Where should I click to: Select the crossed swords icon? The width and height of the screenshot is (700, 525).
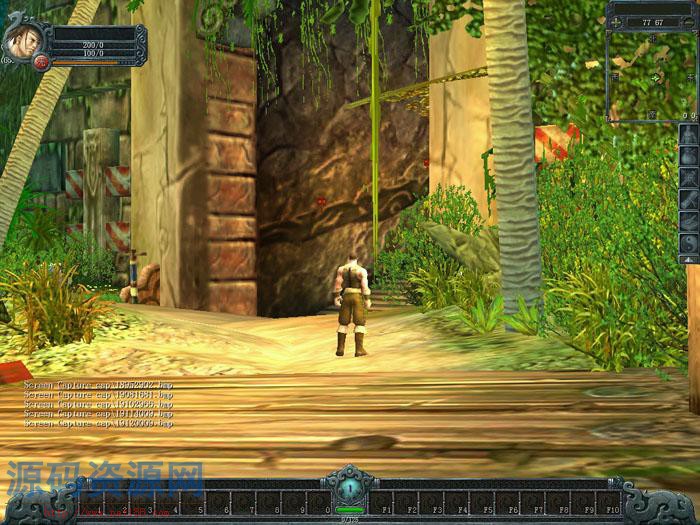click(x=689, y=178)
